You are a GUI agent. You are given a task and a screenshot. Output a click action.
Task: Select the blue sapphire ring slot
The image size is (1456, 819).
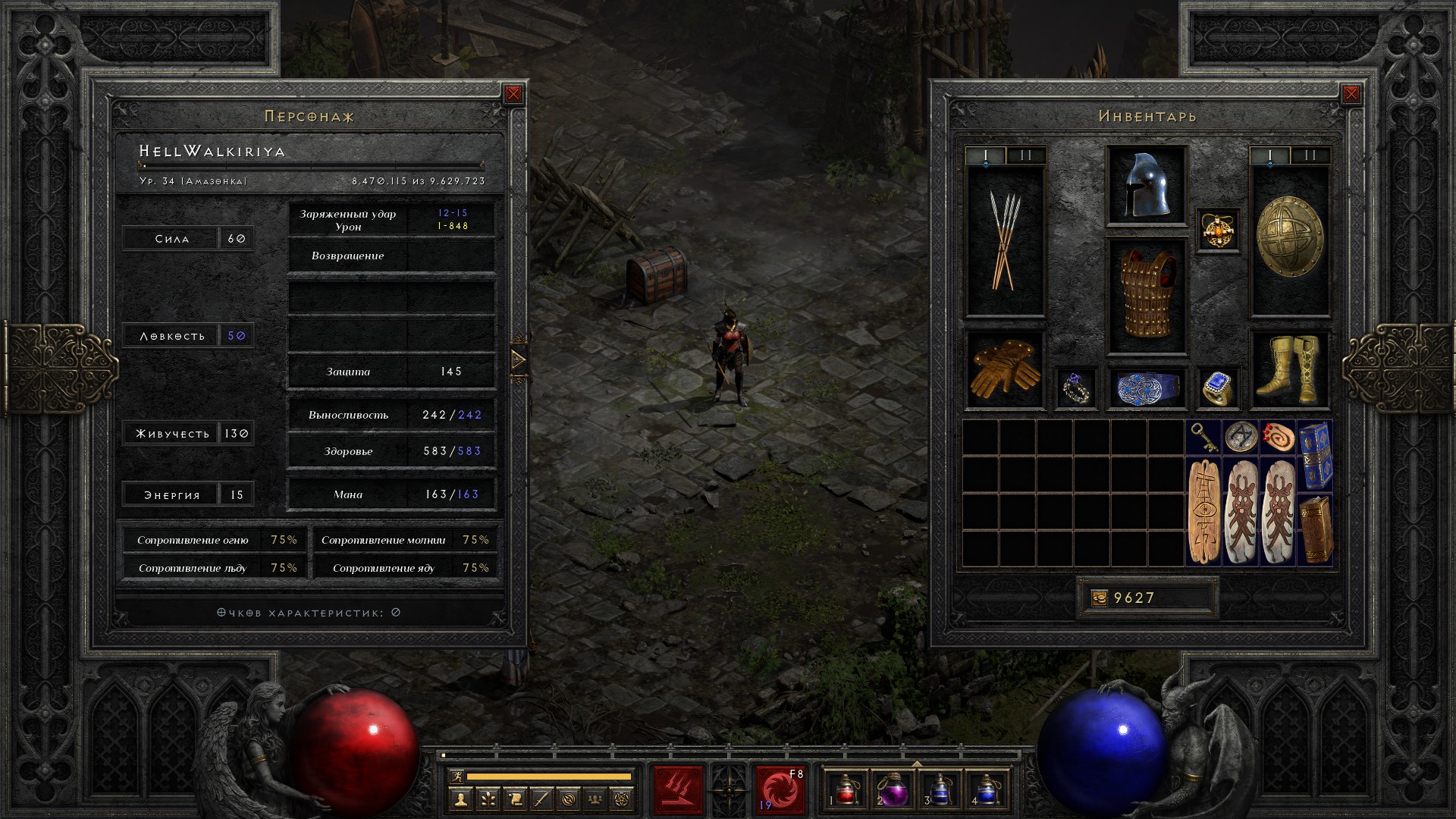click(x=1218, y=388)
